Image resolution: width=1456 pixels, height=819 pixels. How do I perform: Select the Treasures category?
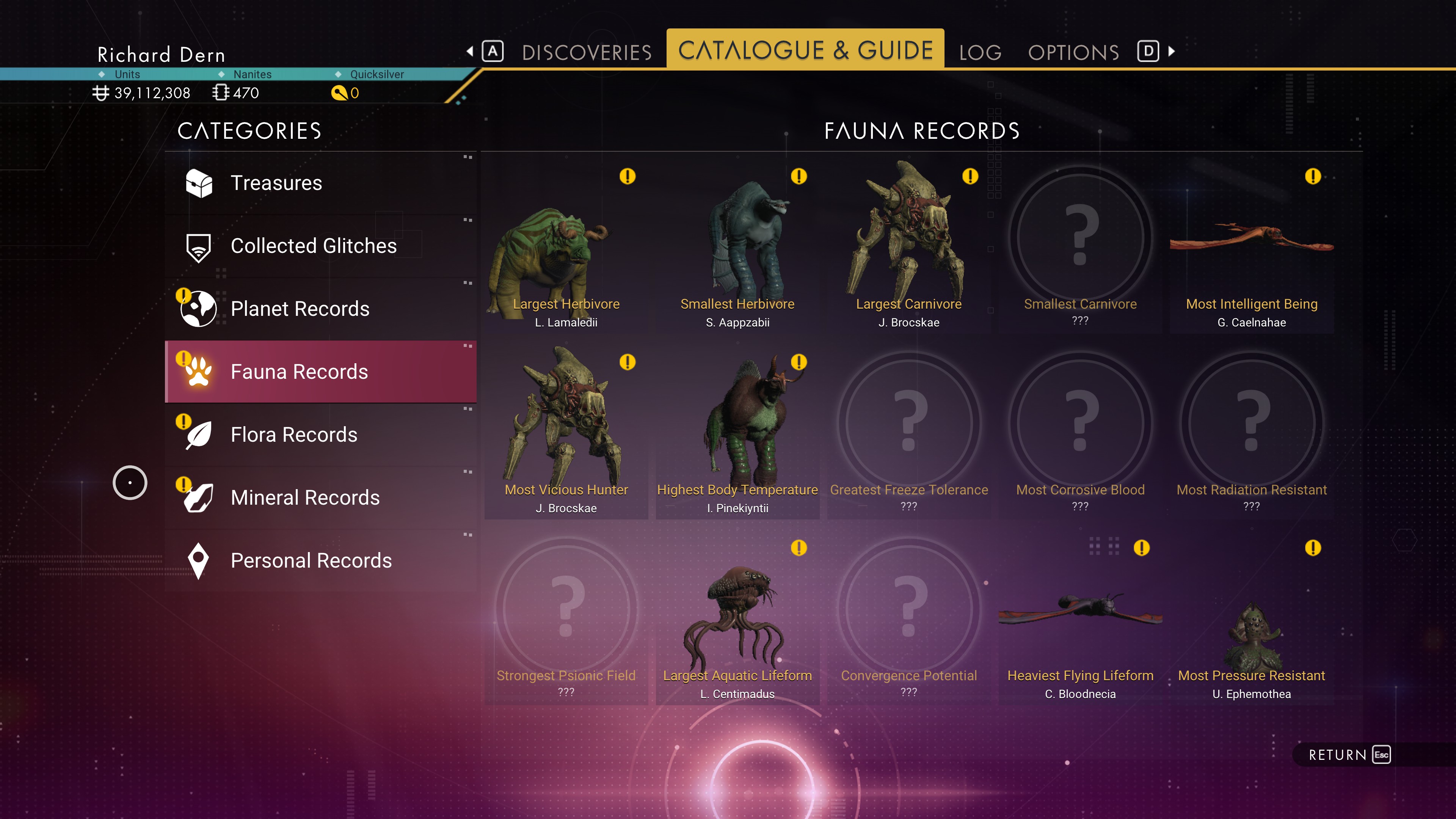click(320, 183)
